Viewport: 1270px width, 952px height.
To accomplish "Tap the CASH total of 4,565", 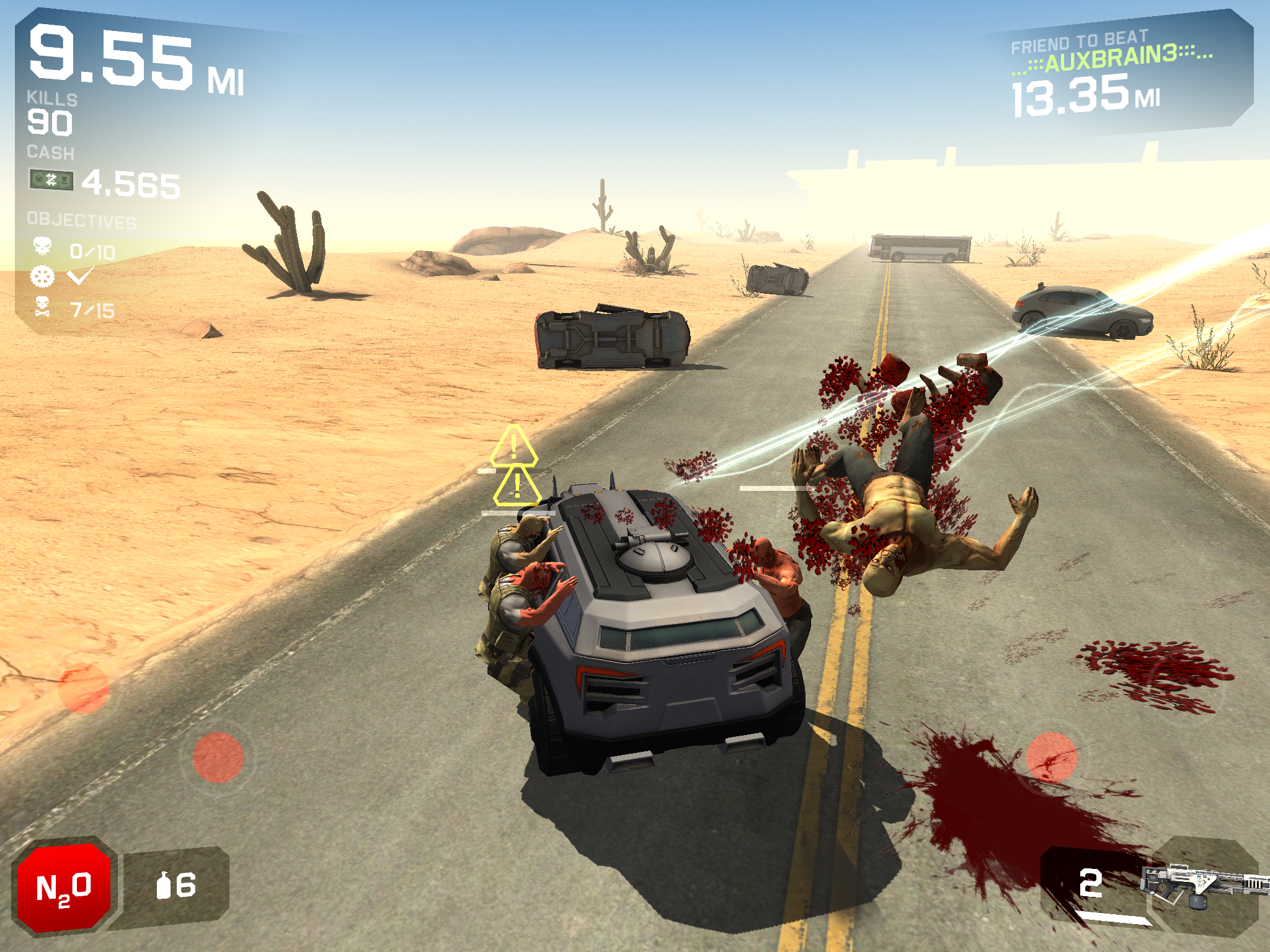I will [130, 182].
